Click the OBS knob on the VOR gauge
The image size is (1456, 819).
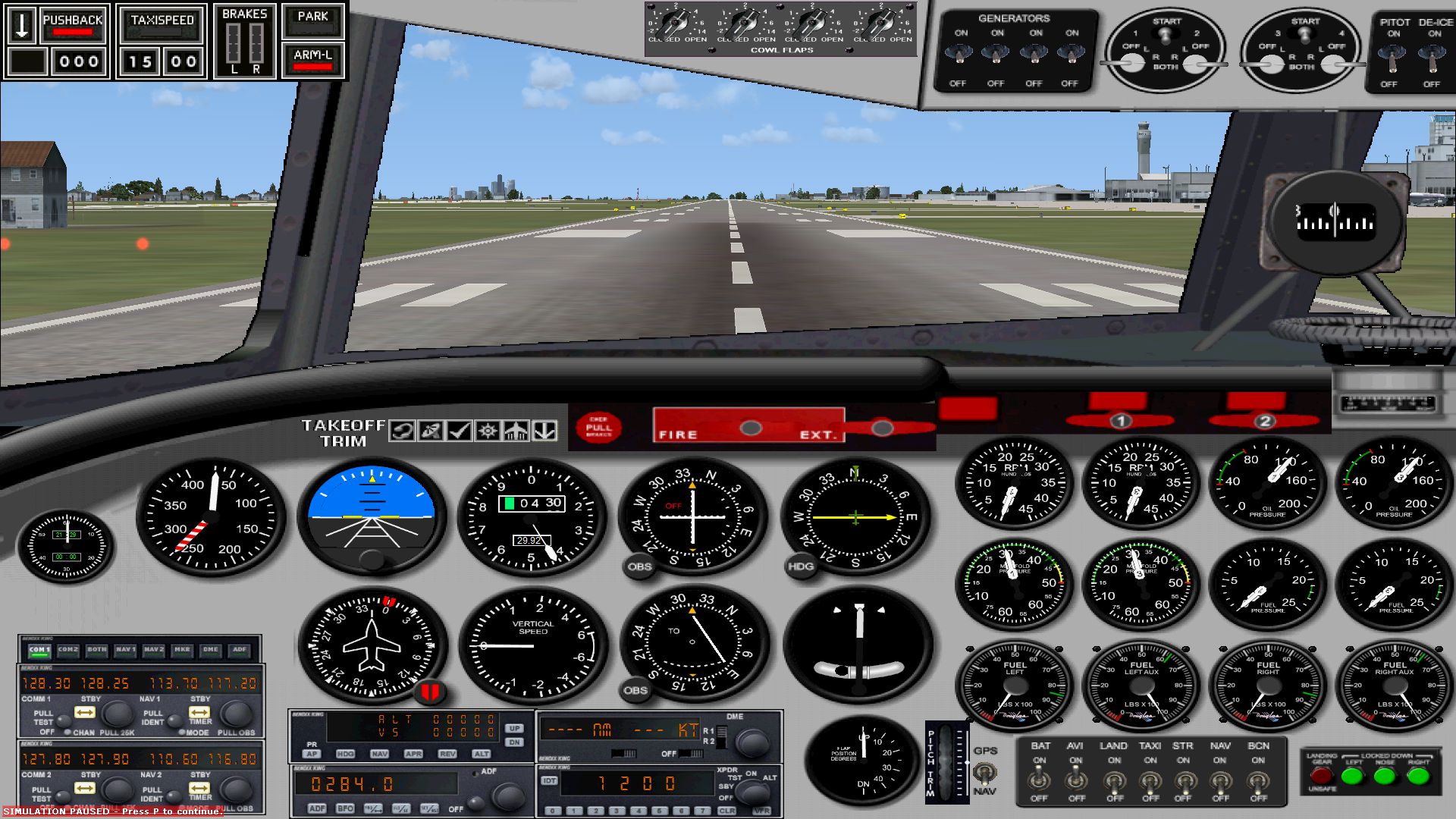(639, 566)
